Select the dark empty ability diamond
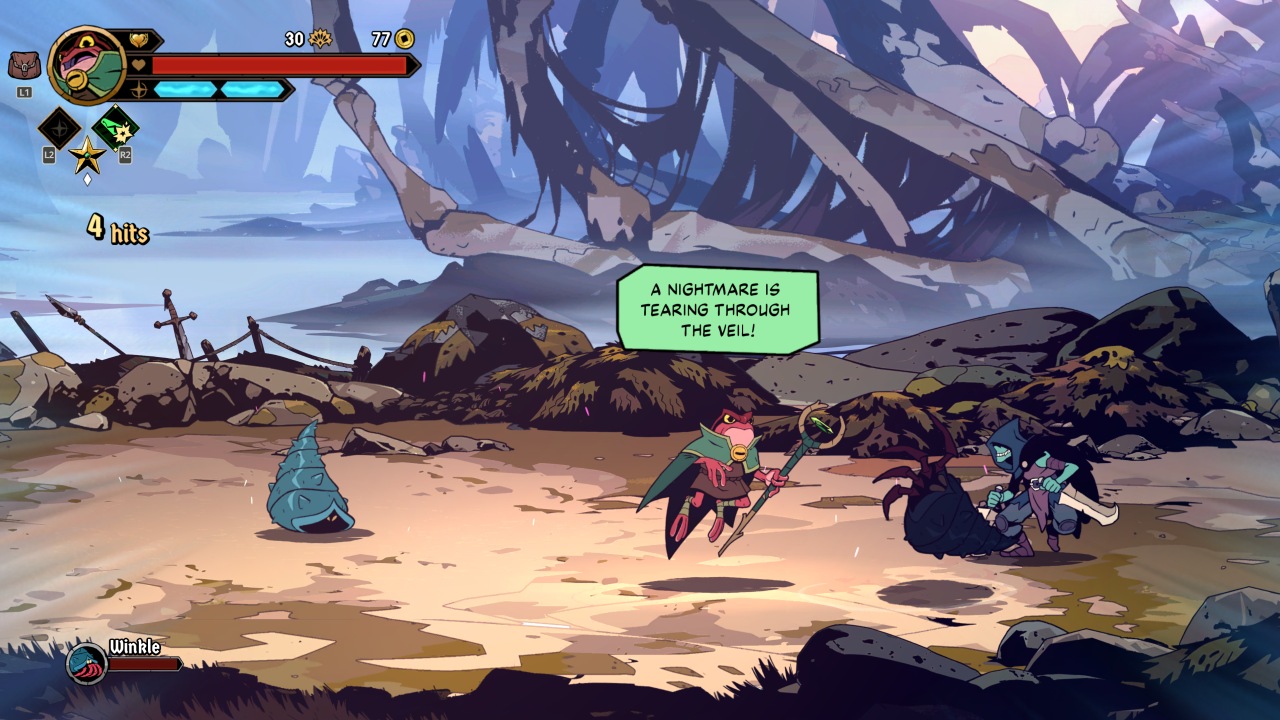Image resolution: width=1280 pixels, height=720 pixels. point(60,128)
